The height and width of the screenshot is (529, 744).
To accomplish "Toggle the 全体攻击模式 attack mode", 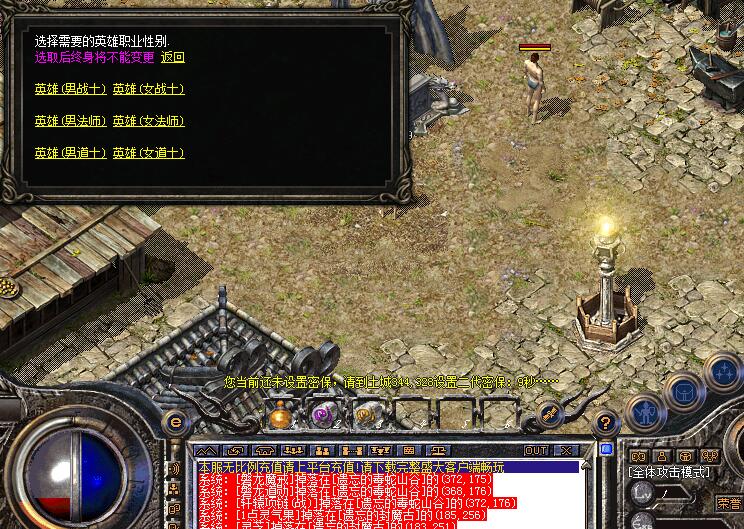I will 669,472.
